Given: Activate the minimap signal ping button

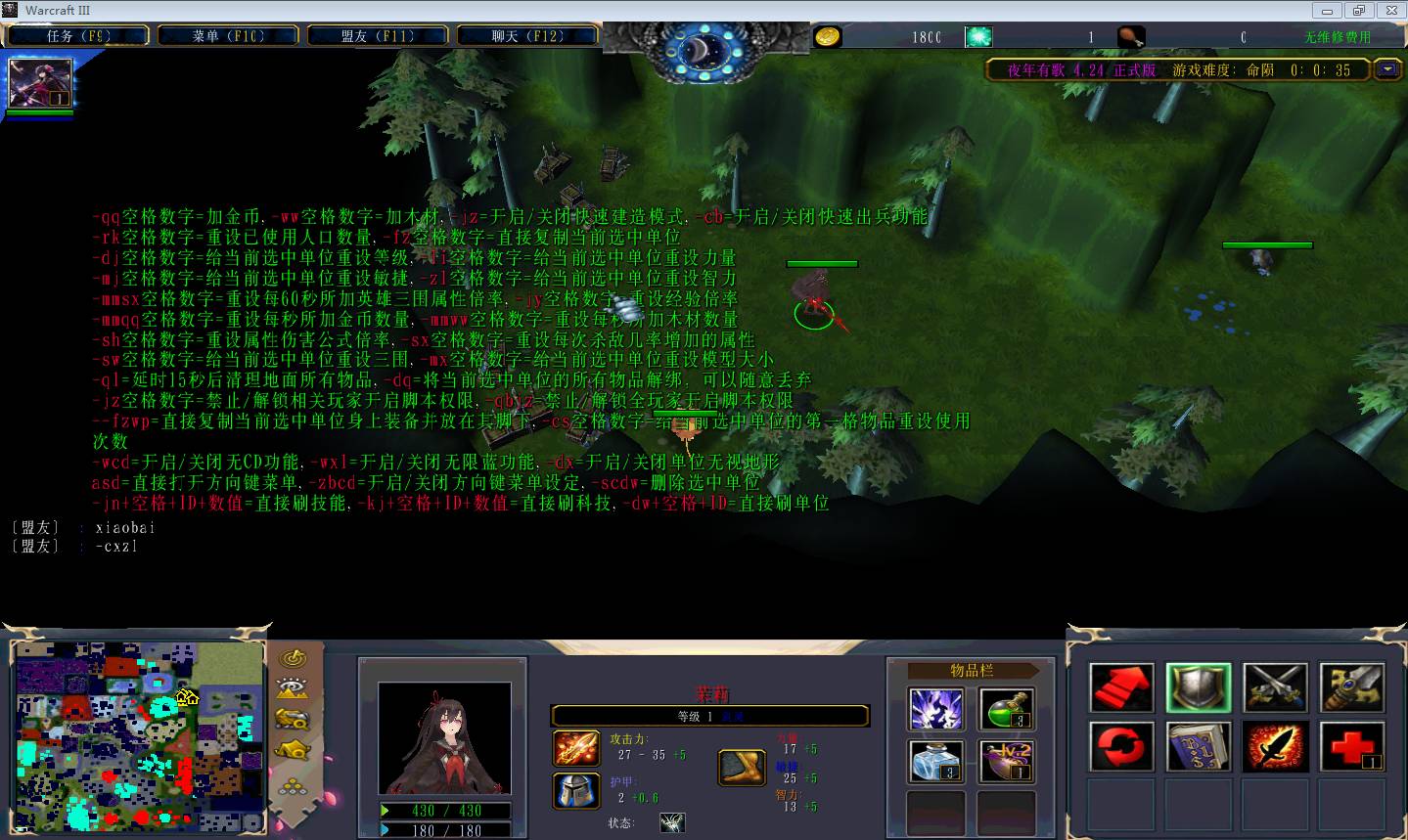Looking at the screenshot, I should click(x=293, y=658).
